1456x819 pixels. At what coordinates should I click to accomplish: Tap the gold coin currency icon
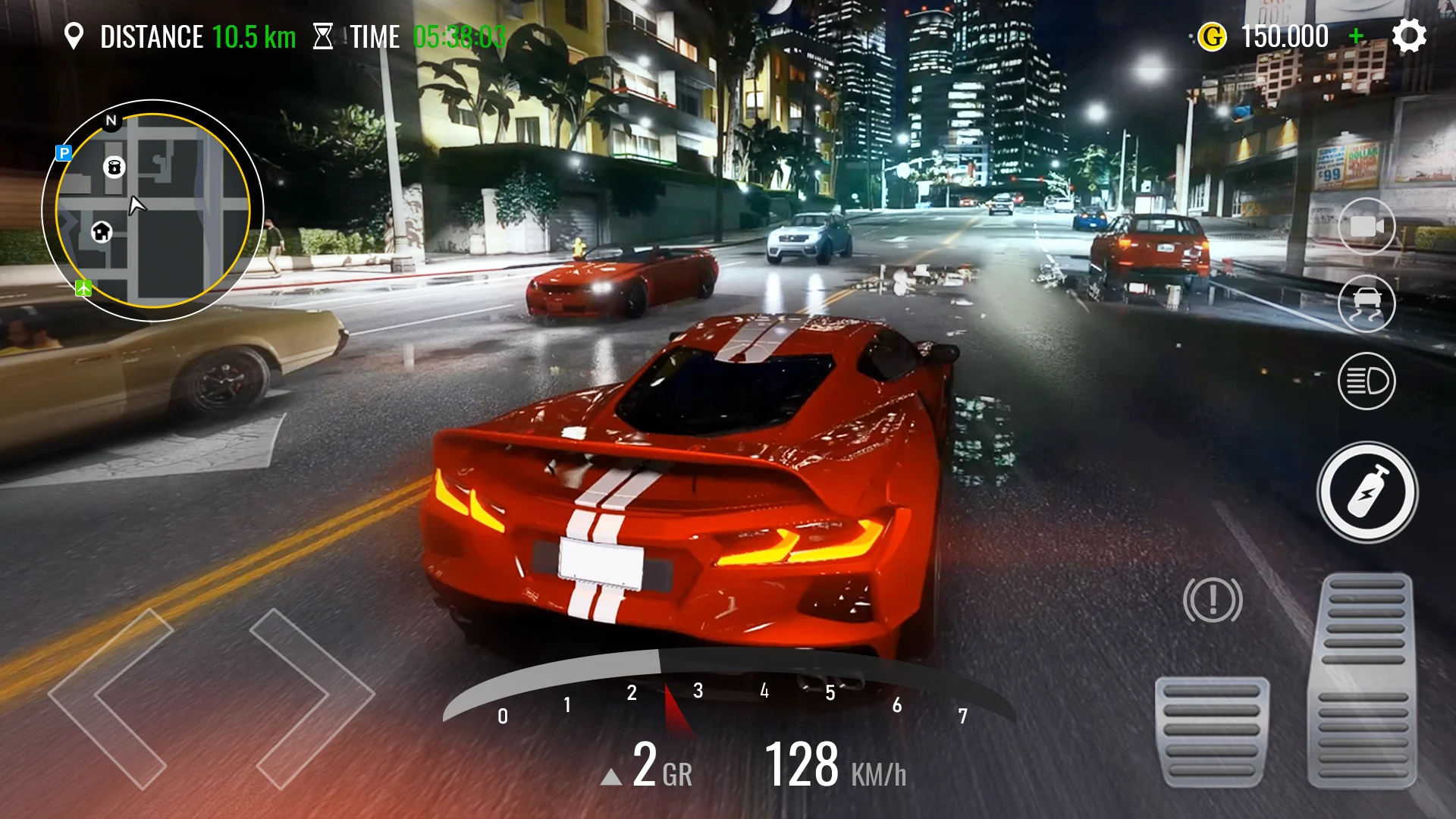click(x=1213, y=35)
